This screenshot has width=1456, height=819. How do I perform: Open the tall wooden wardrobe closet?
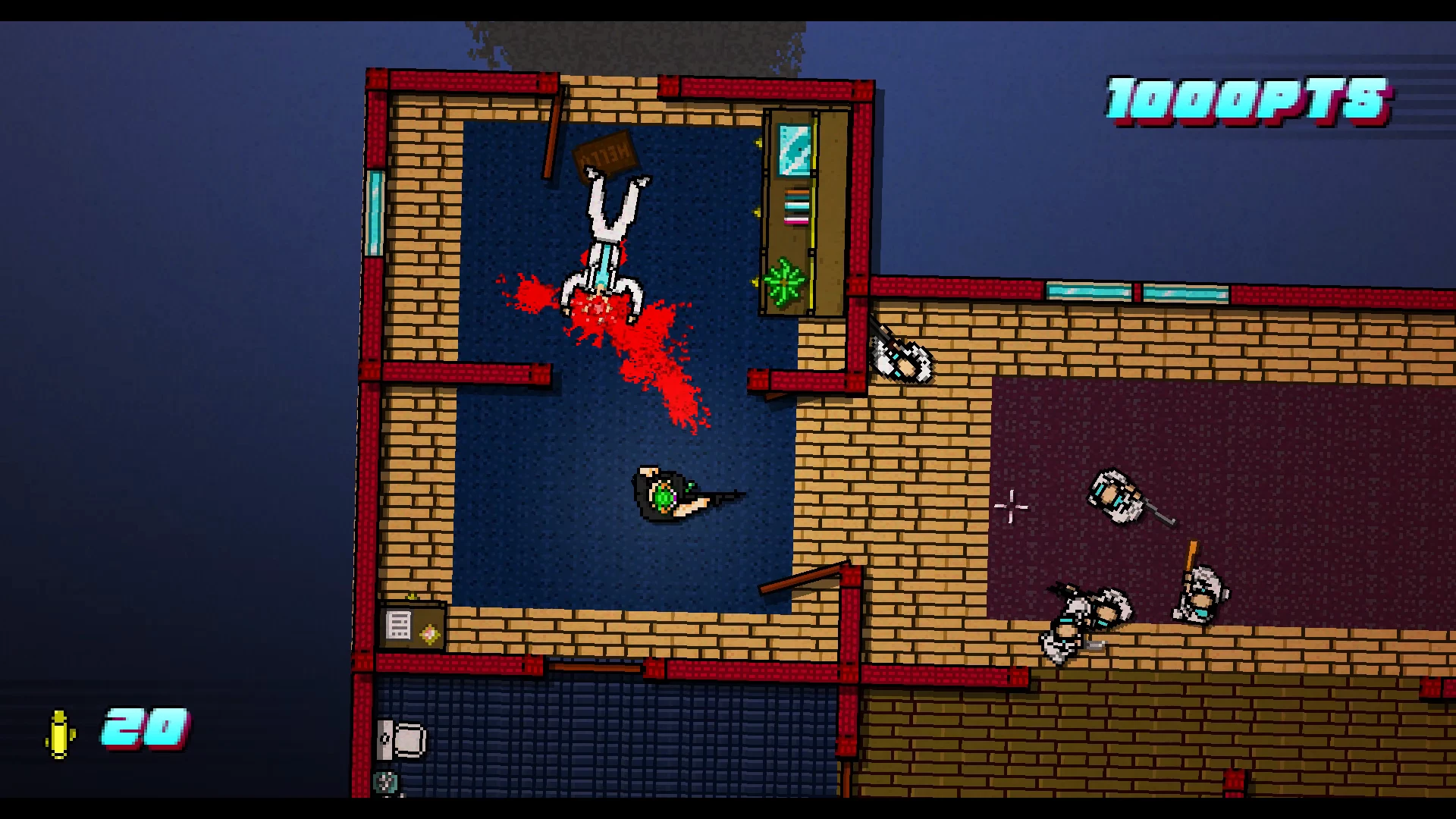800,212
